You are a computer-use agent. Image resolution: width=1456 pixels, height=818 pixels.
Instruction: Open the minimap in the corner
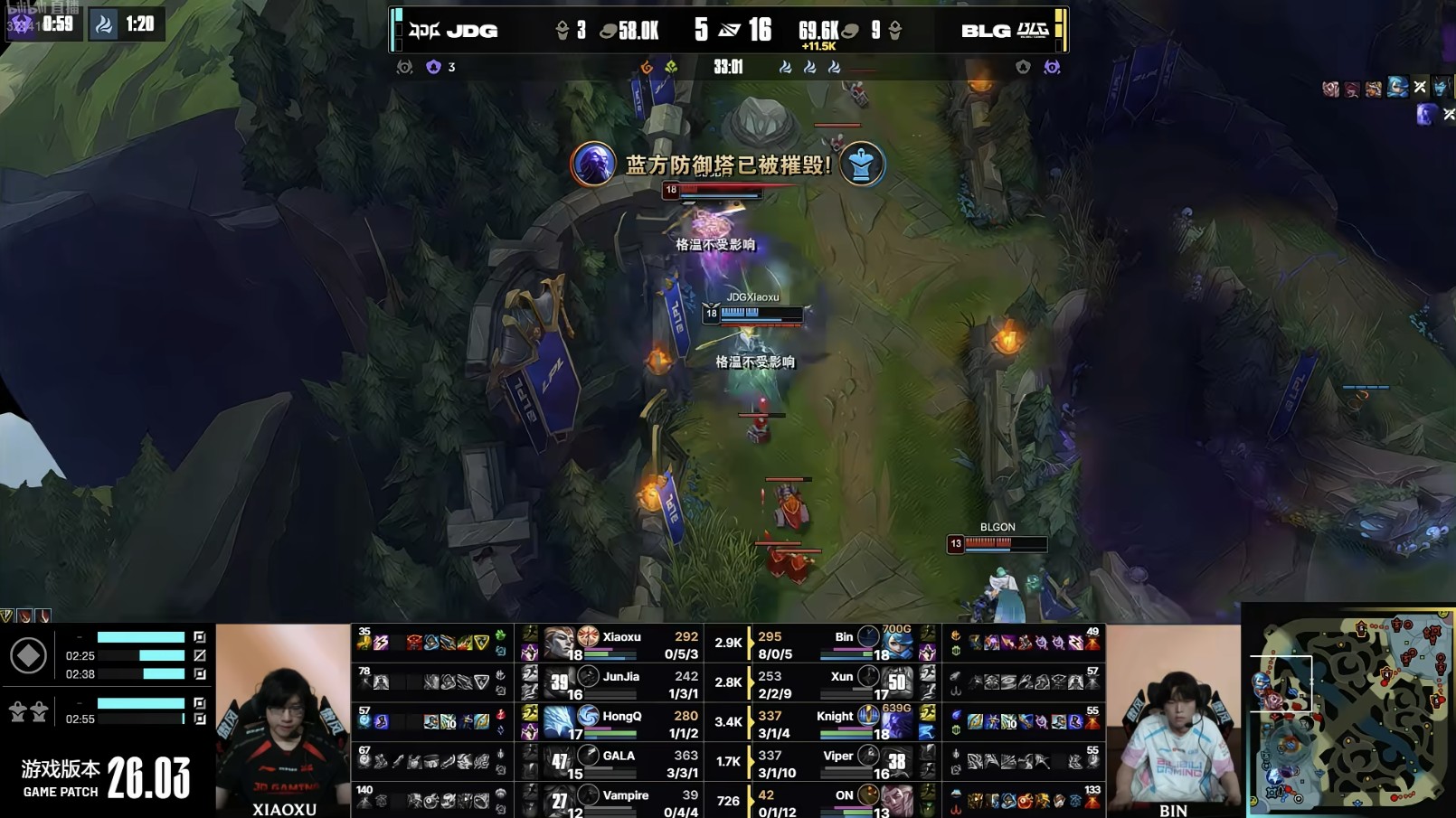[x=1349, y=710]
